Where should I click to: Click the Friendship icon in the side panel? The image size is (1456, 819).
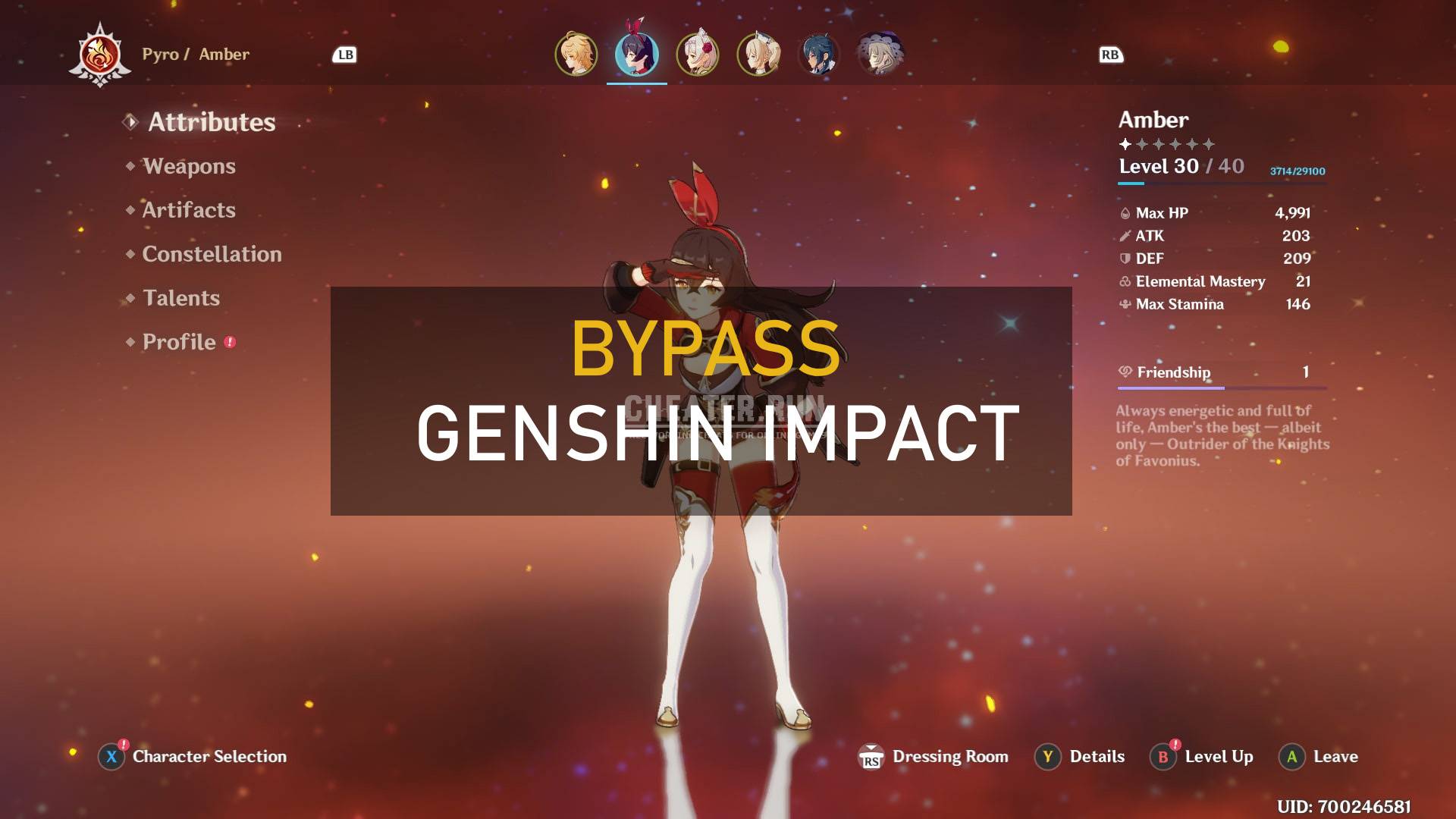pos(1124,372)
